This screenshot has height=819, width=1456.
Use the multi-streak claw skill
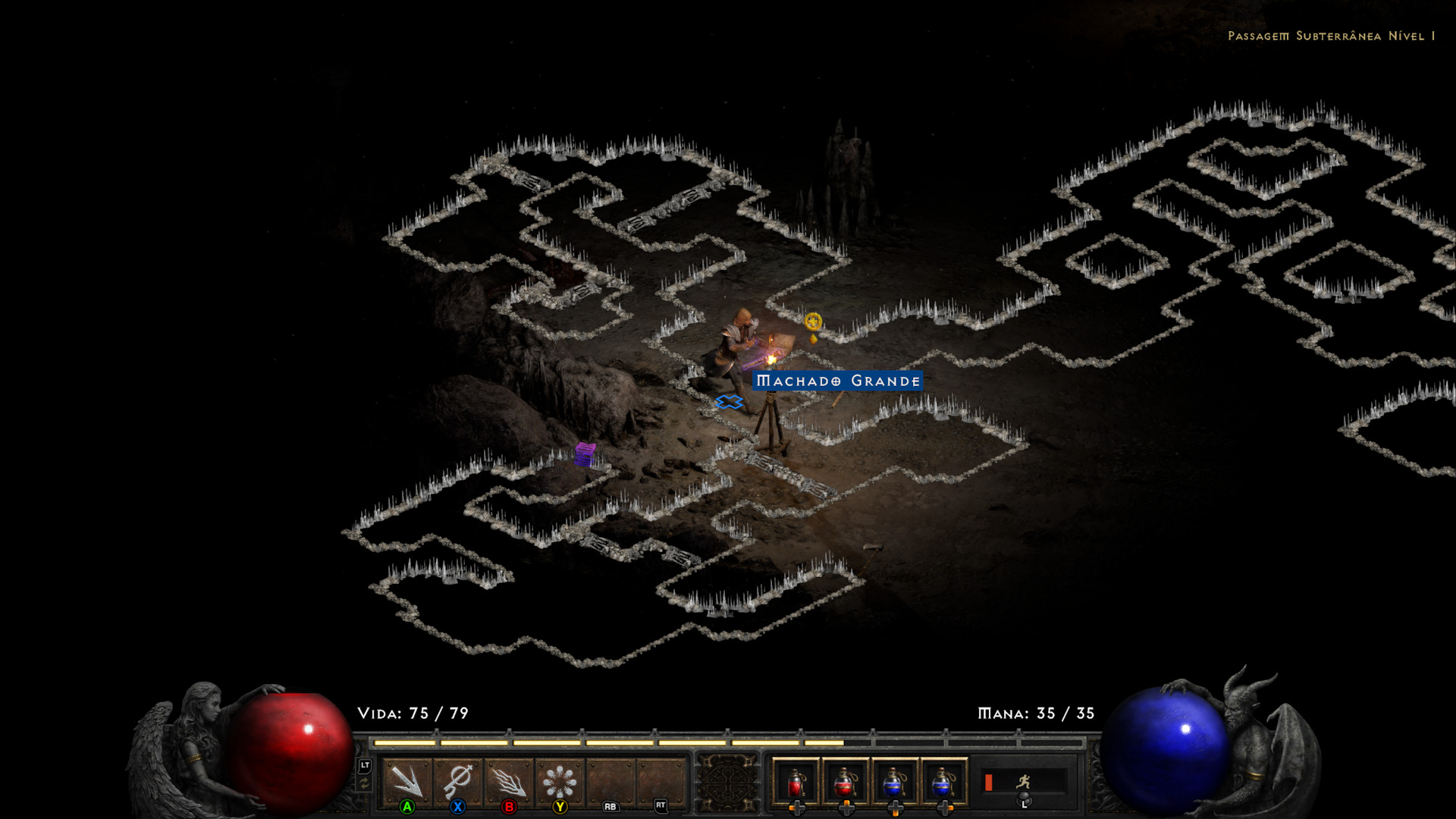click(509, 781)
